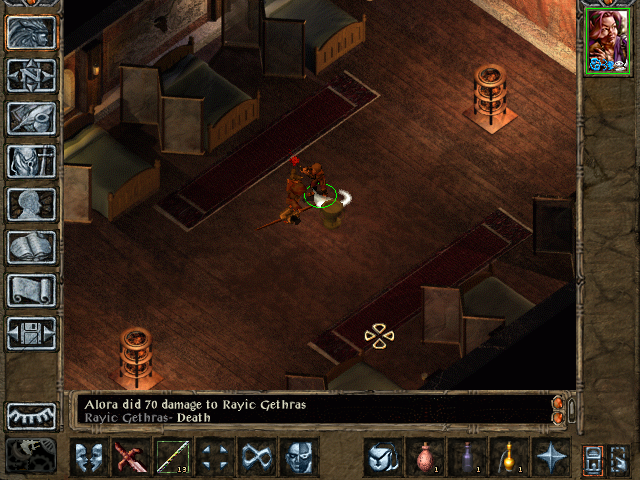640x480 pixels.
Task: Equip the arrow slot showing 13
Action: [x=174, y=457]
